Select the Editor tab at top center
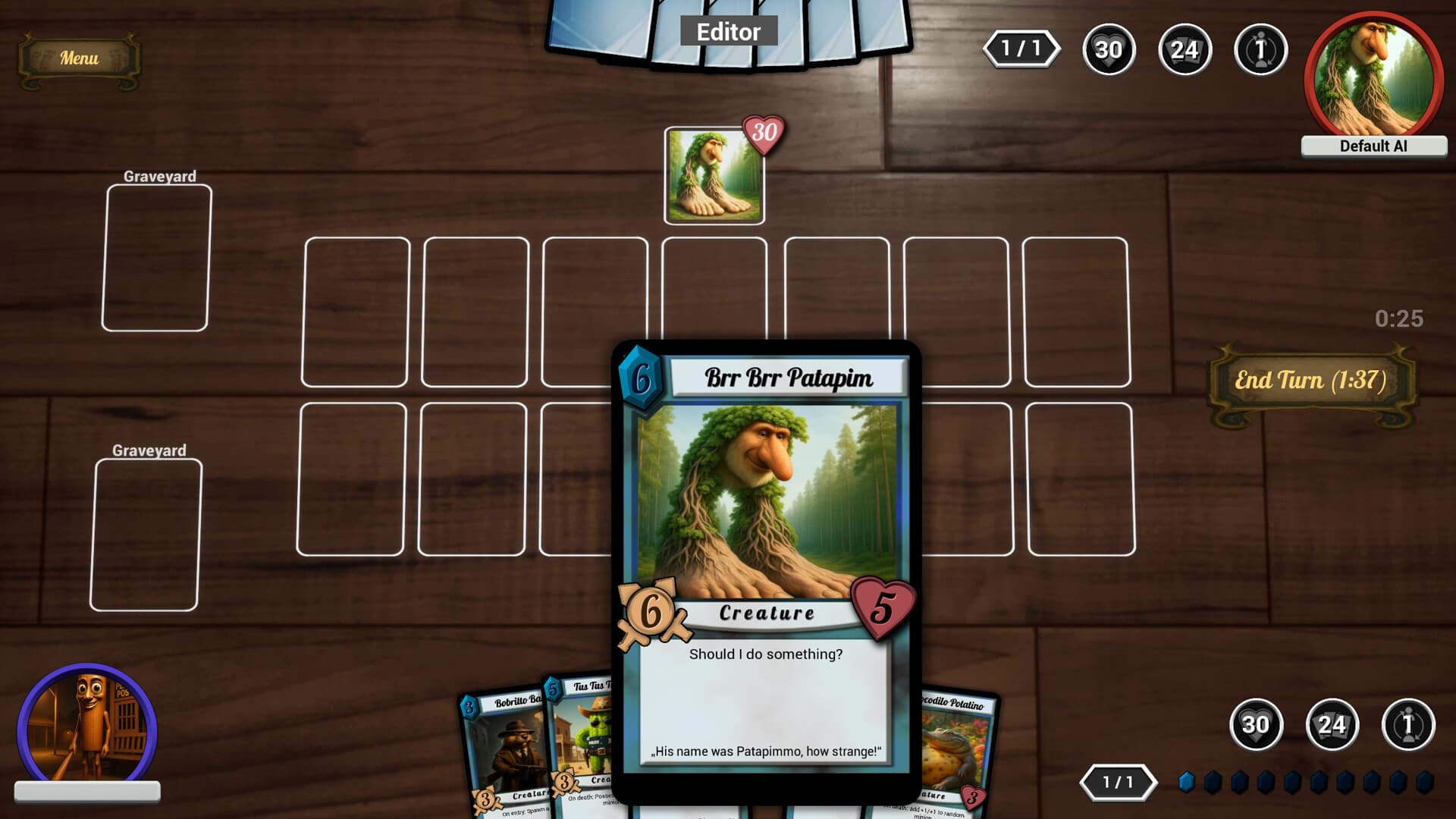 728,32
